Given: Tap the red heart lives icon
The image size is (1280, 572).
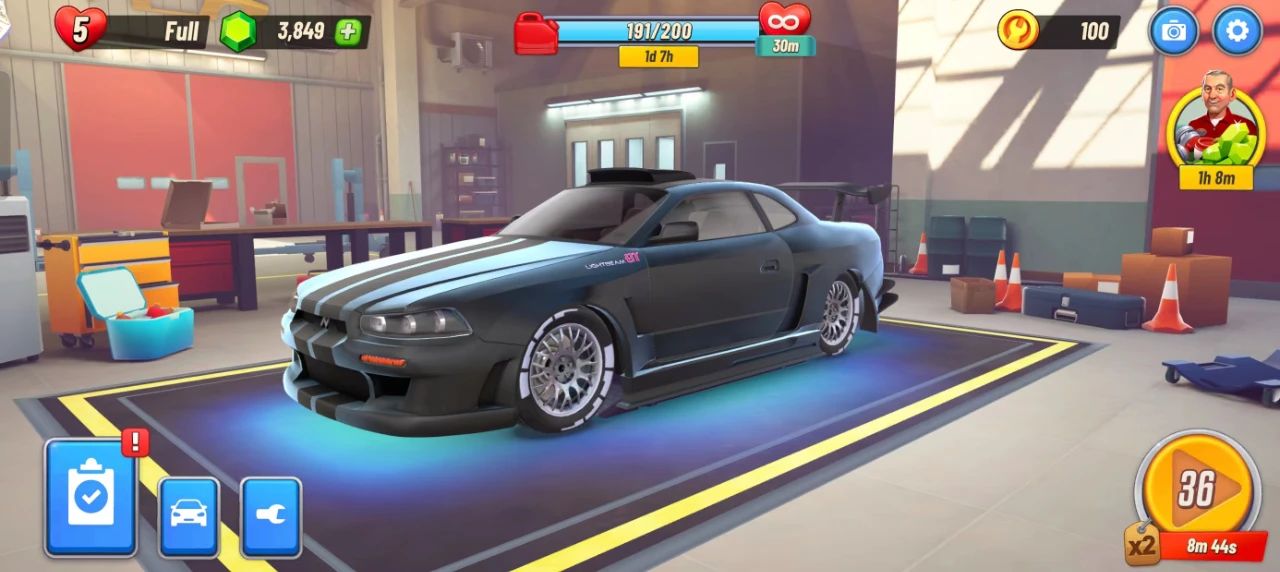Looking at the screenshot, I should (x=80, y=28).
